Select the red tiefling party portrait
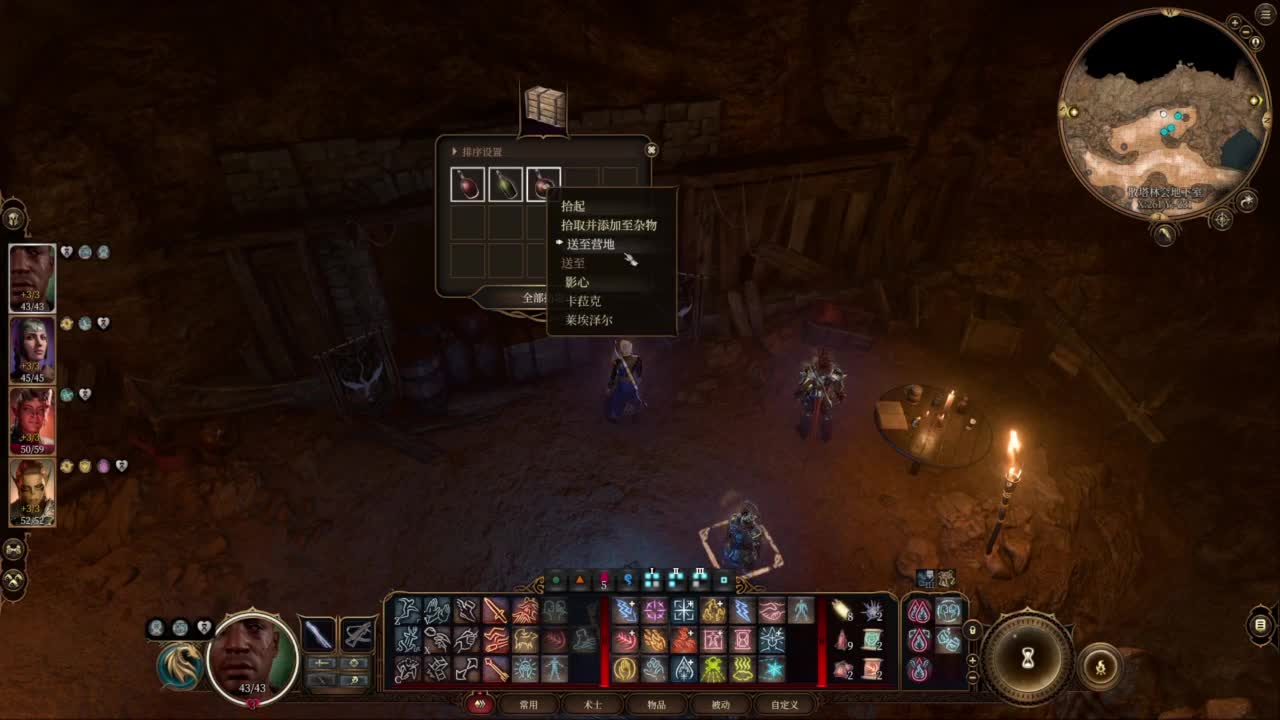This screenshot has height=720, width=1280. click(x=32, y=421)
